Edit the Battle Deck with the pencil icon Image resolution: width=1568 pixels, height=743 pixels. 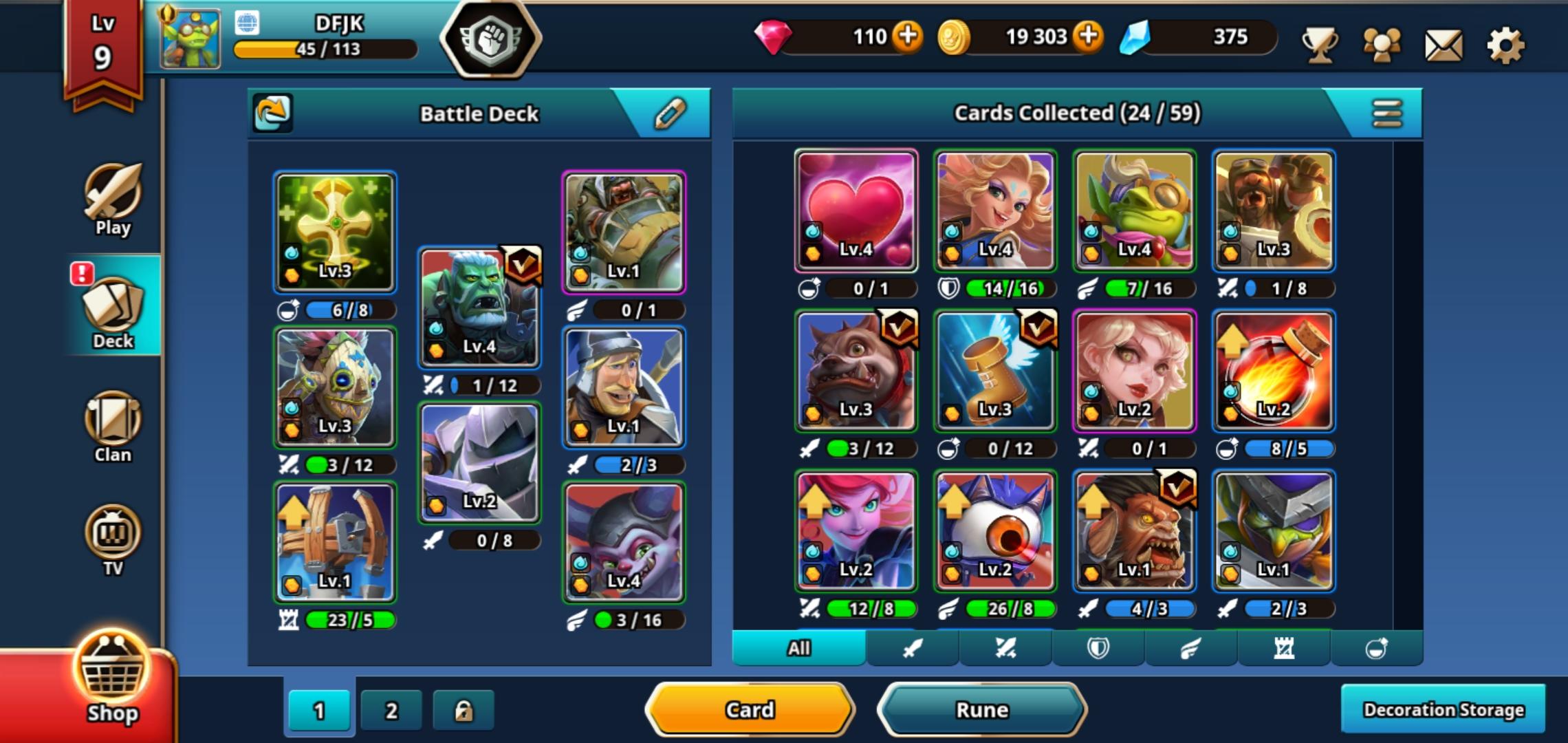[671, 114]
